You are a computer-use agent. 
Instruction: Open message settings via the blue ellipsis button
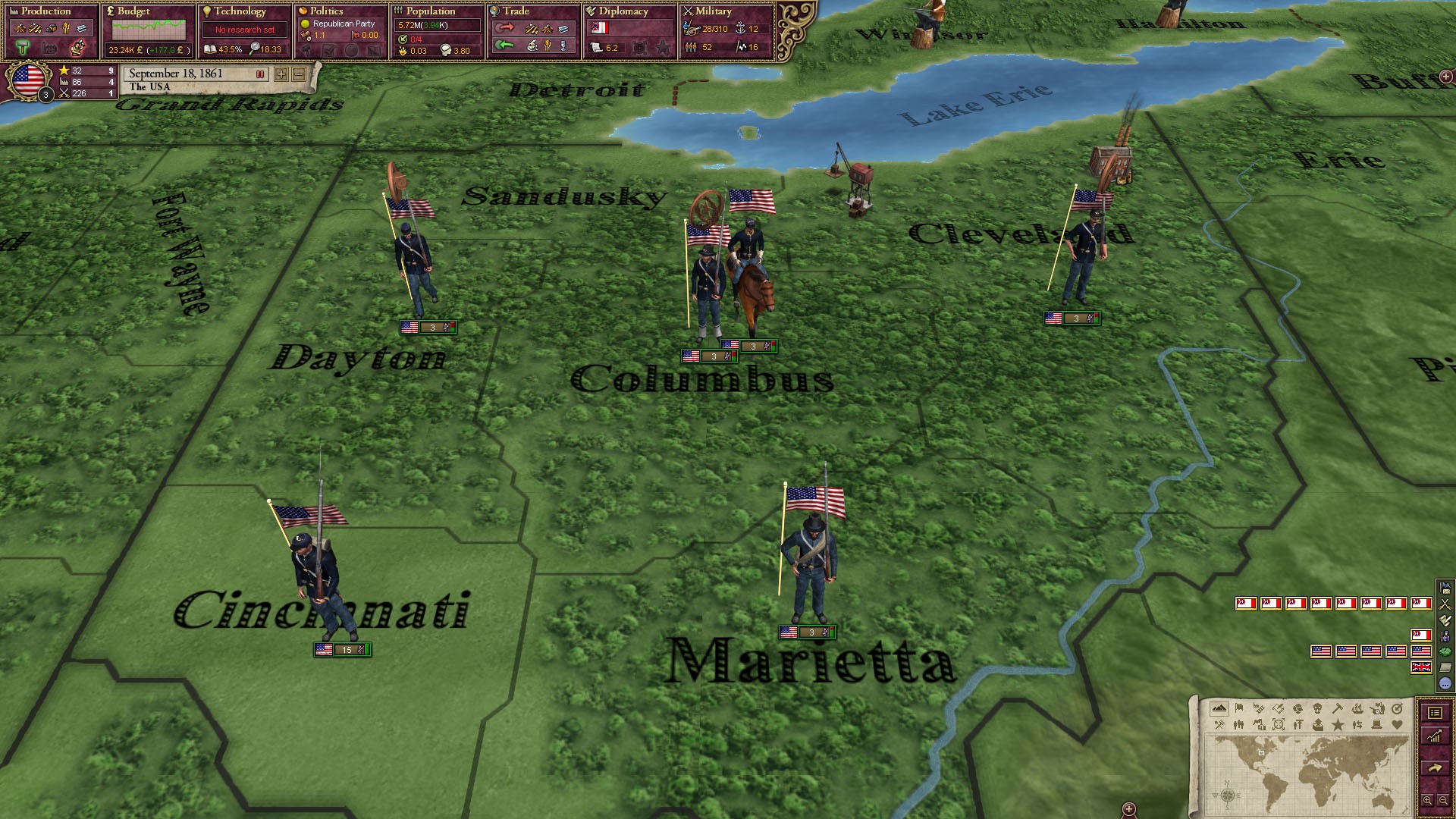[x=1445, y=682]
